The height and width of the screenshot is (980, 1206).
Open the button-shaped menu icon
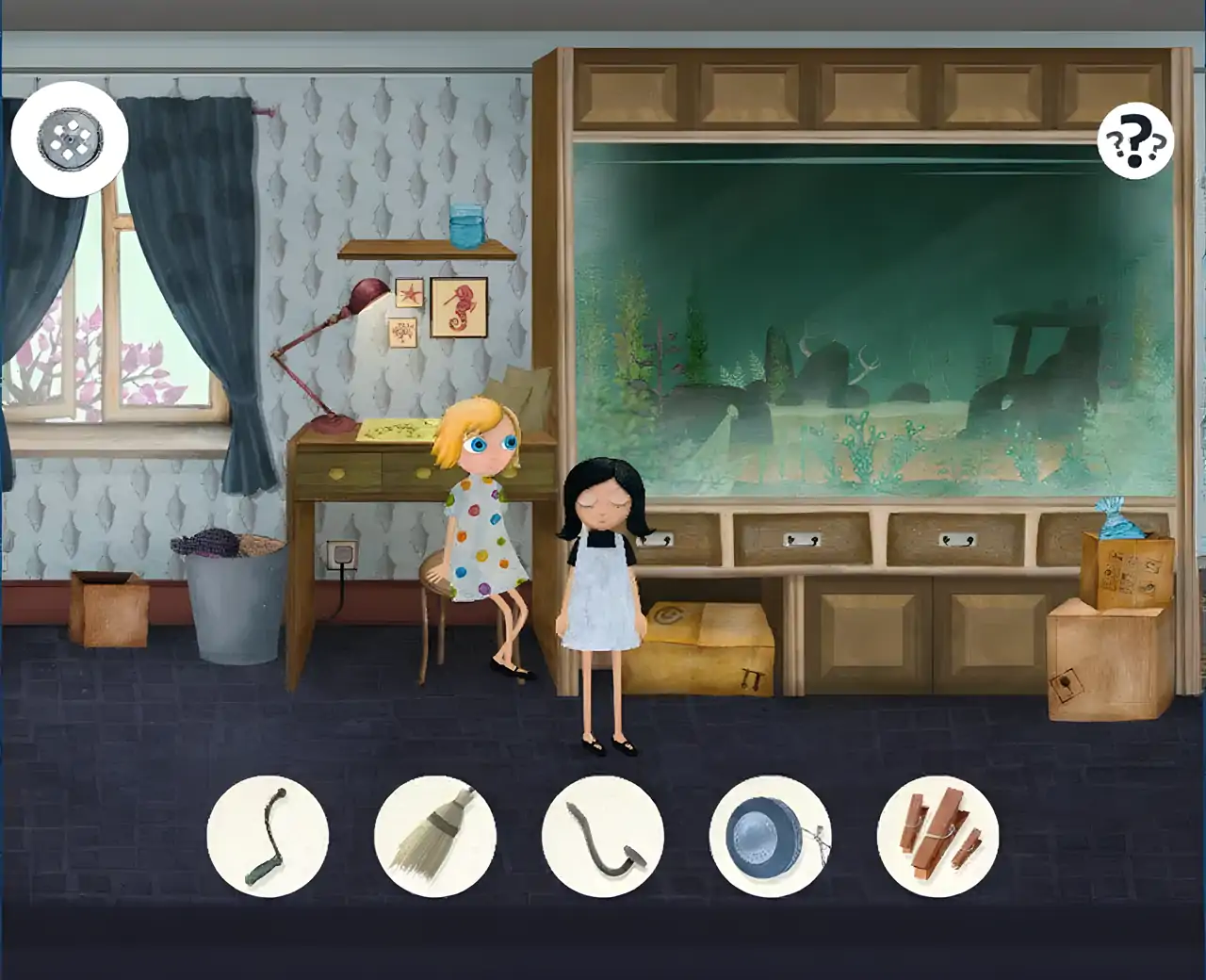click(70, 139)
